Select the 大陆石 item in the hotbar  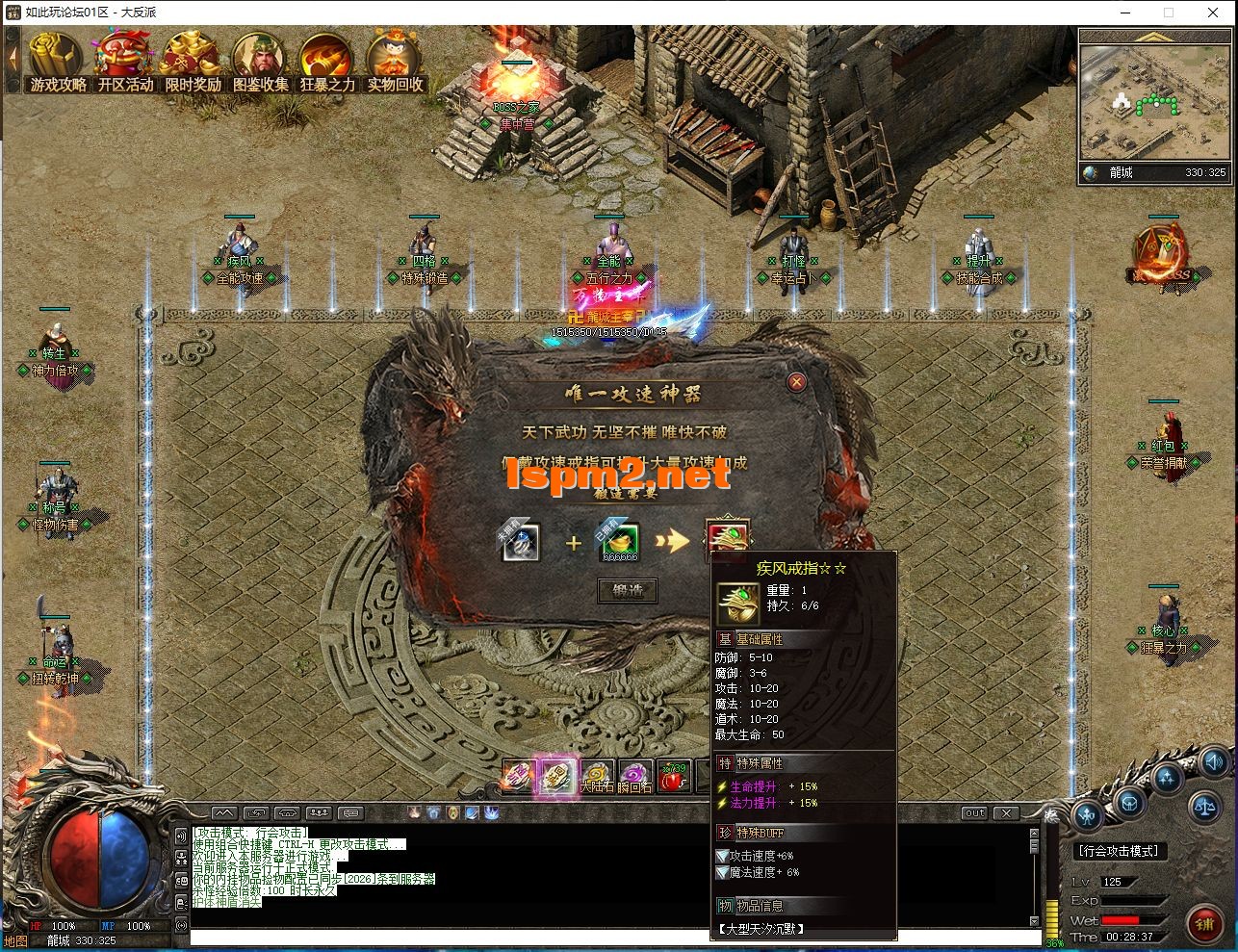tap(598, 777)
